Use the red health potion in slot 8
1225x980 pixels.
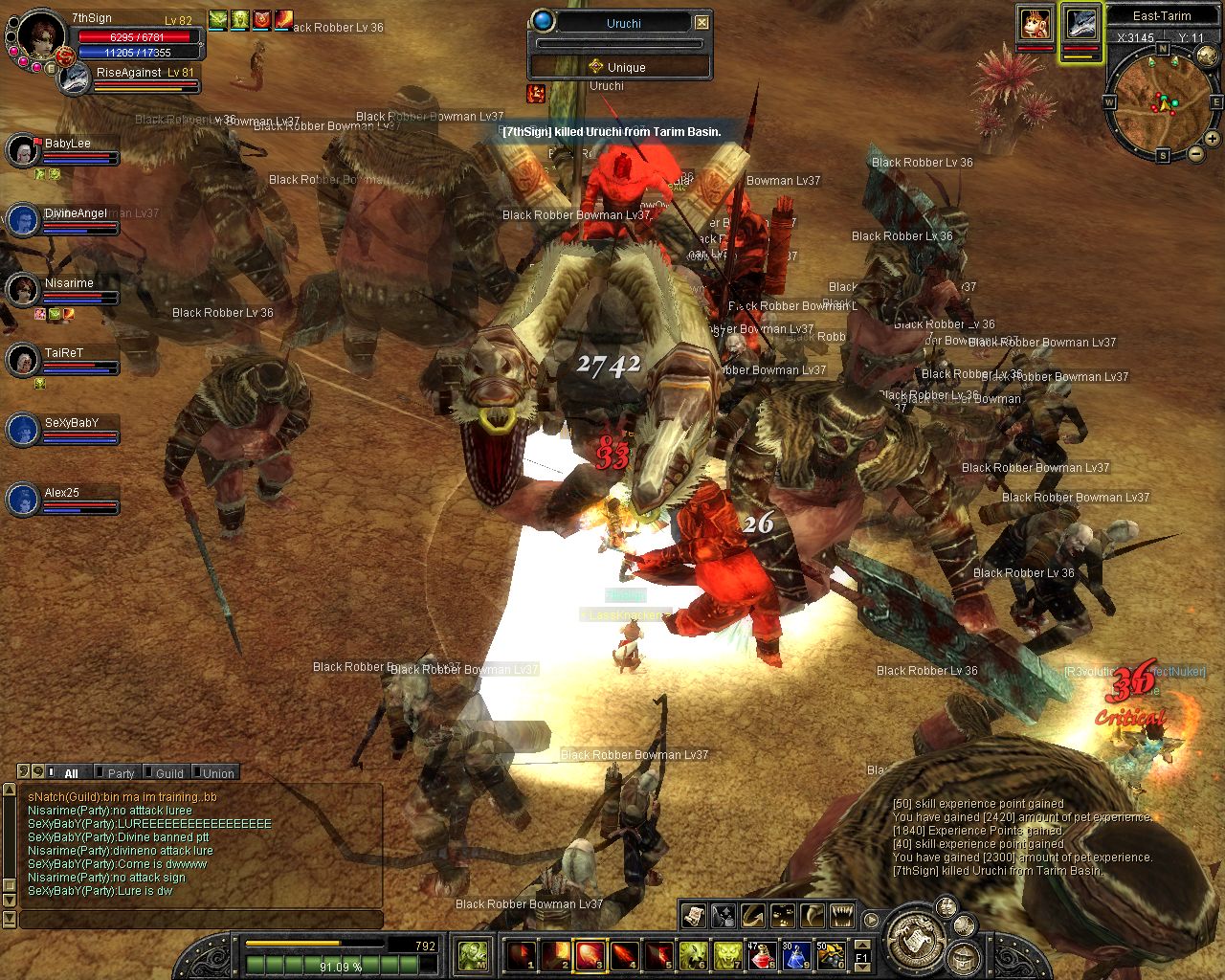762,955
